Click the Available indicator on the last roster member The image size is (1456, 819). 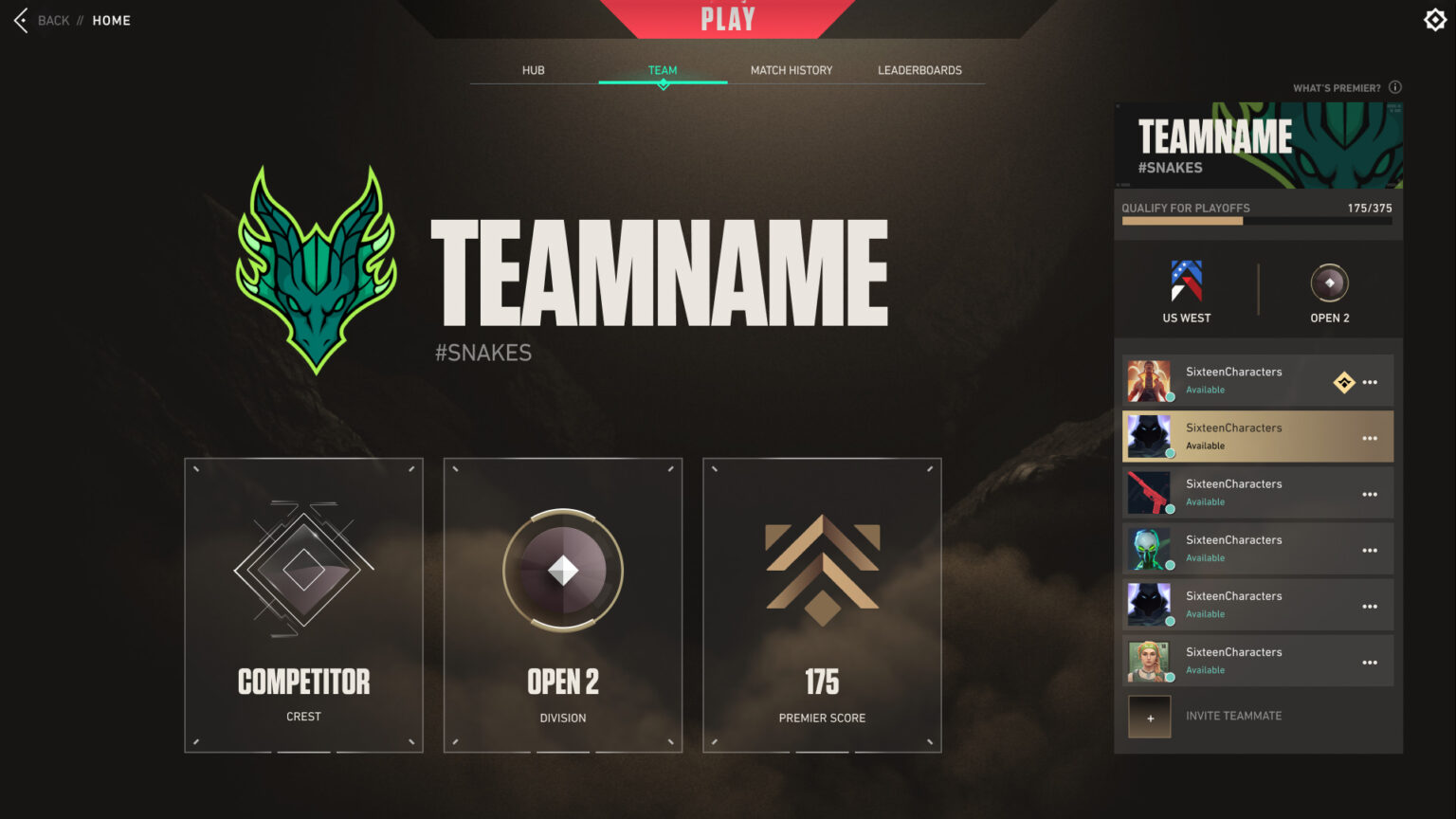(x=1205, y=670)
